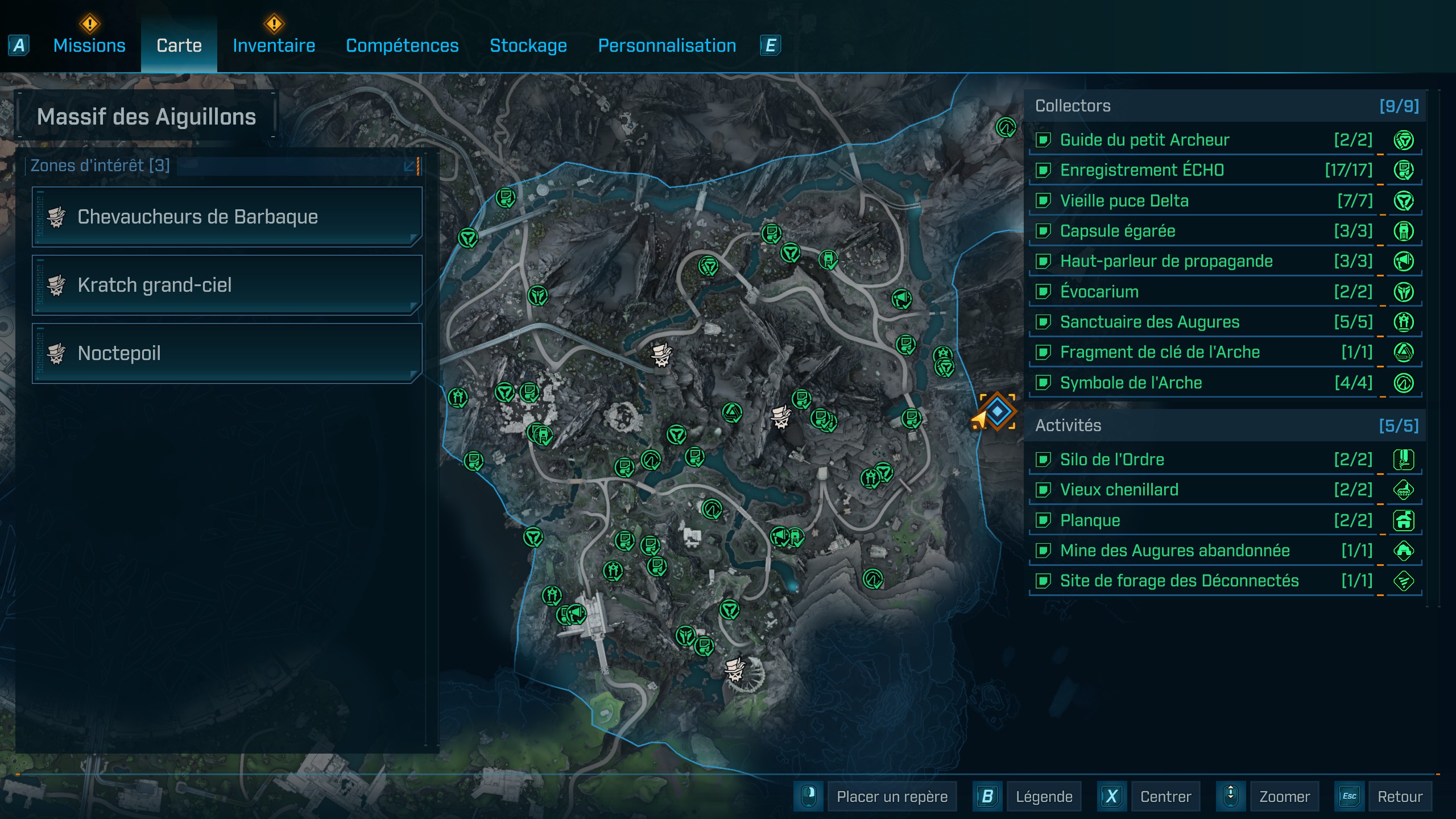Select the Carte tab
The height and width of the screenshot is (819, 1456).
179,45
